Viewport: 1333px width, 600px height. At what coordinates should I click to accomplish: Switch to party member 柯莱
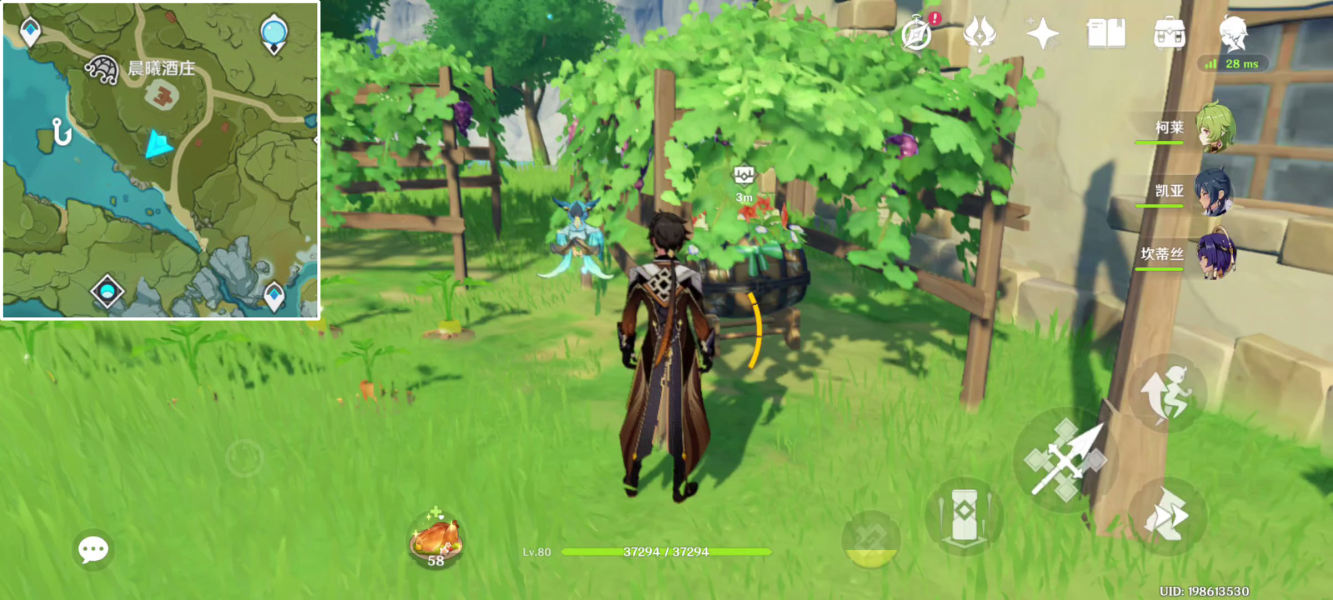1213,128
